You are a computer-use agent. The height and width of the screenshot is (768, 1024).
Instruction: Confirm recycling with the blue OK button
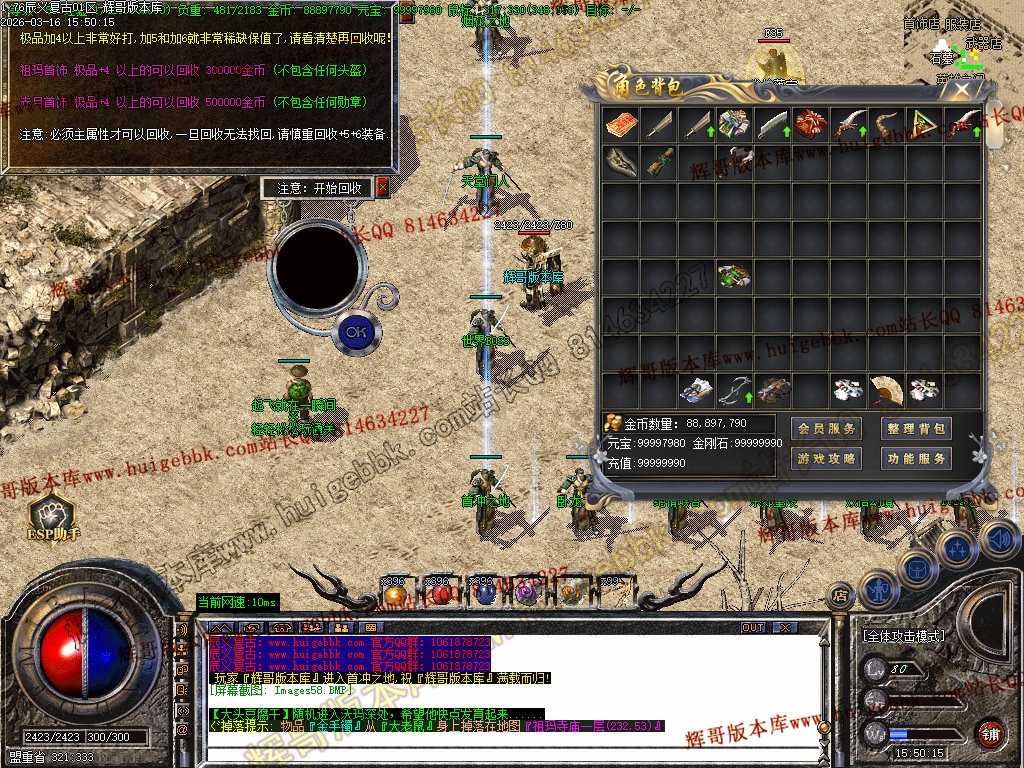click(x=355, y=331)
